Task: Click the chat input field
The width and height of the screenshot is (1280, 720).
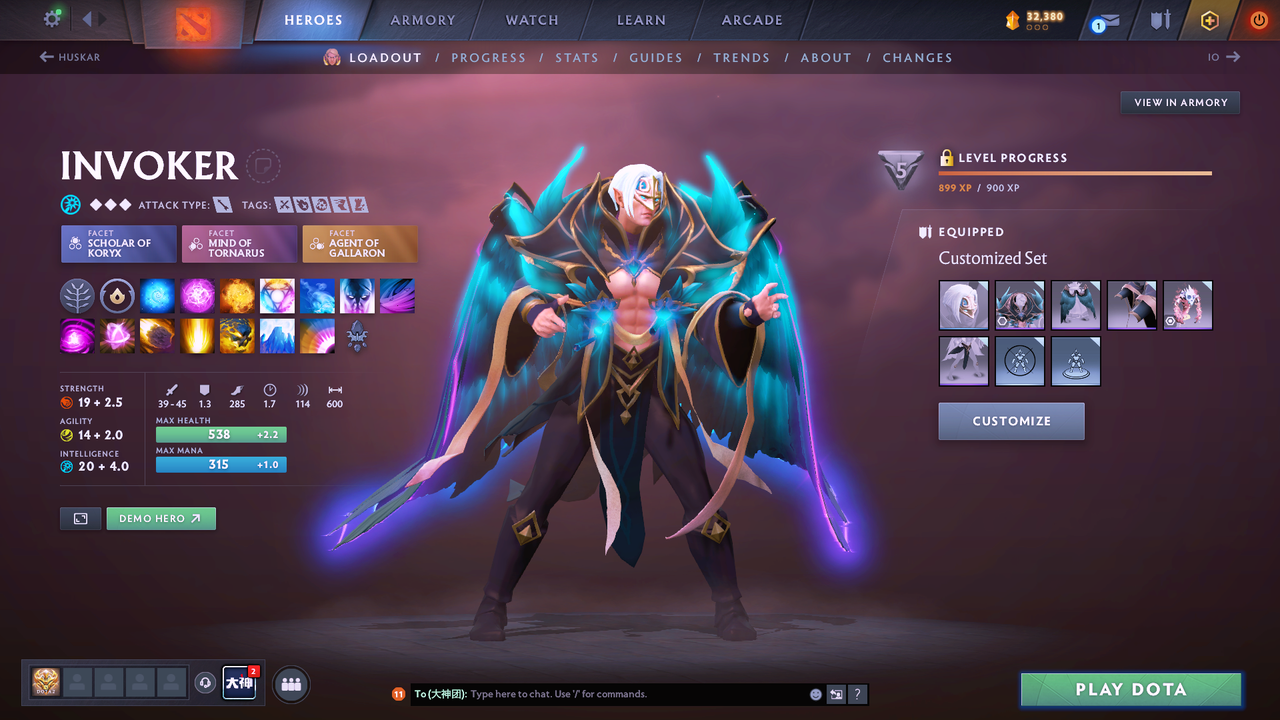Action: 600,693
